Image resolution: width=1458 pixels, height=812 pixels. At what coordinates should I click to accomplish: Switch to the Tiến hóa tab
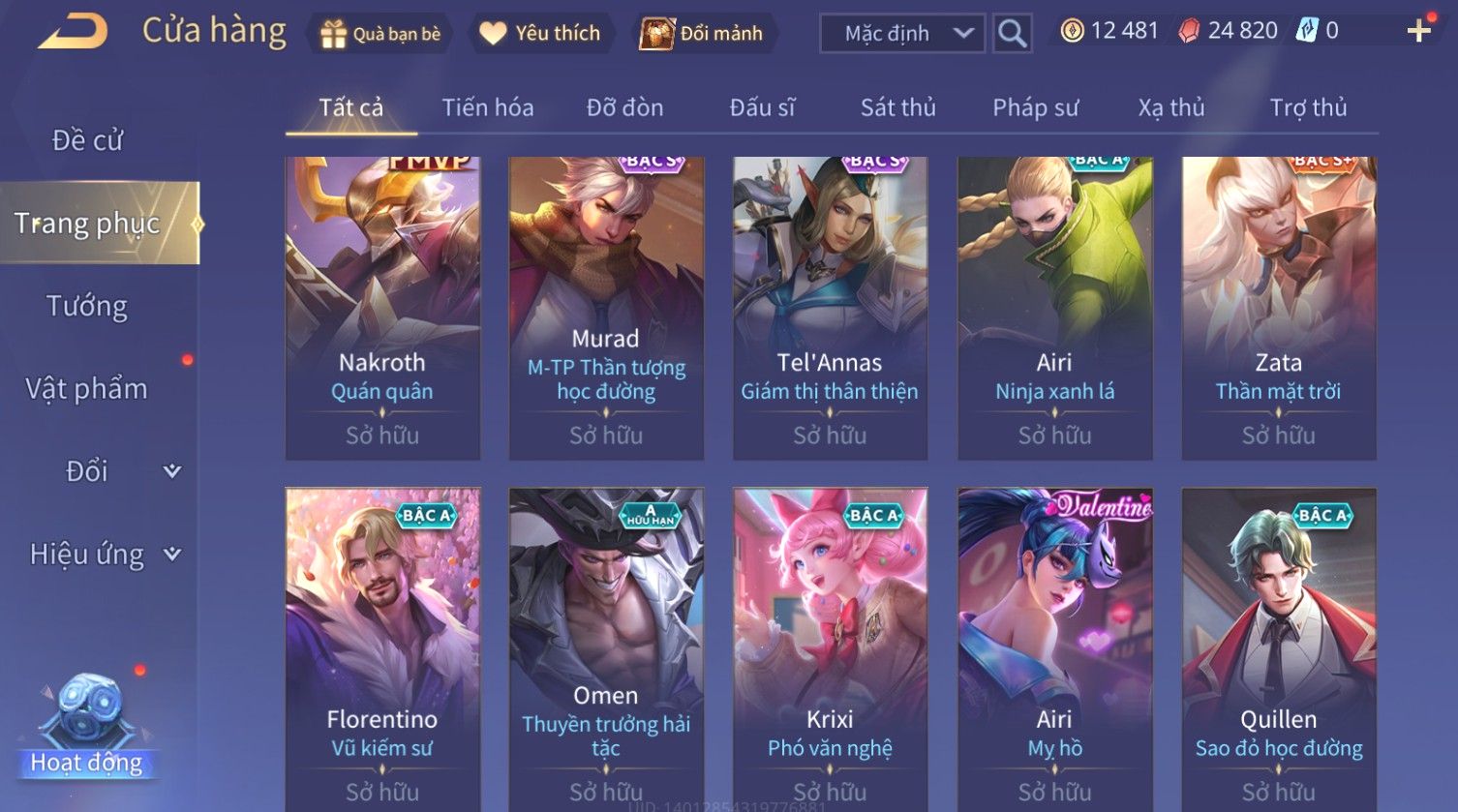(x=488, y=107)
